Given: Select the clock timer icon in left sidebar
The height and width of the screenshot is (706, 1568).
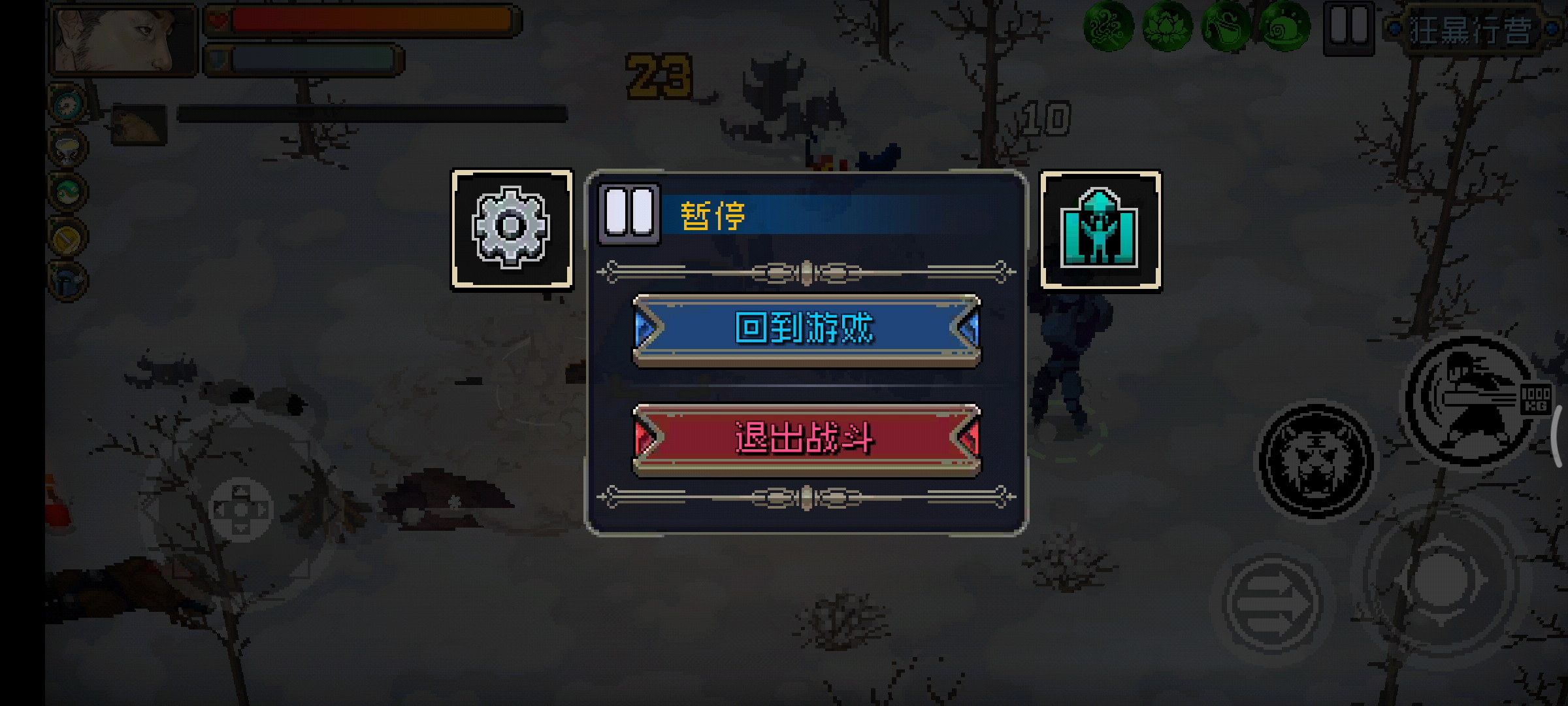Looking at the screenshot, I should pos(67,105).
